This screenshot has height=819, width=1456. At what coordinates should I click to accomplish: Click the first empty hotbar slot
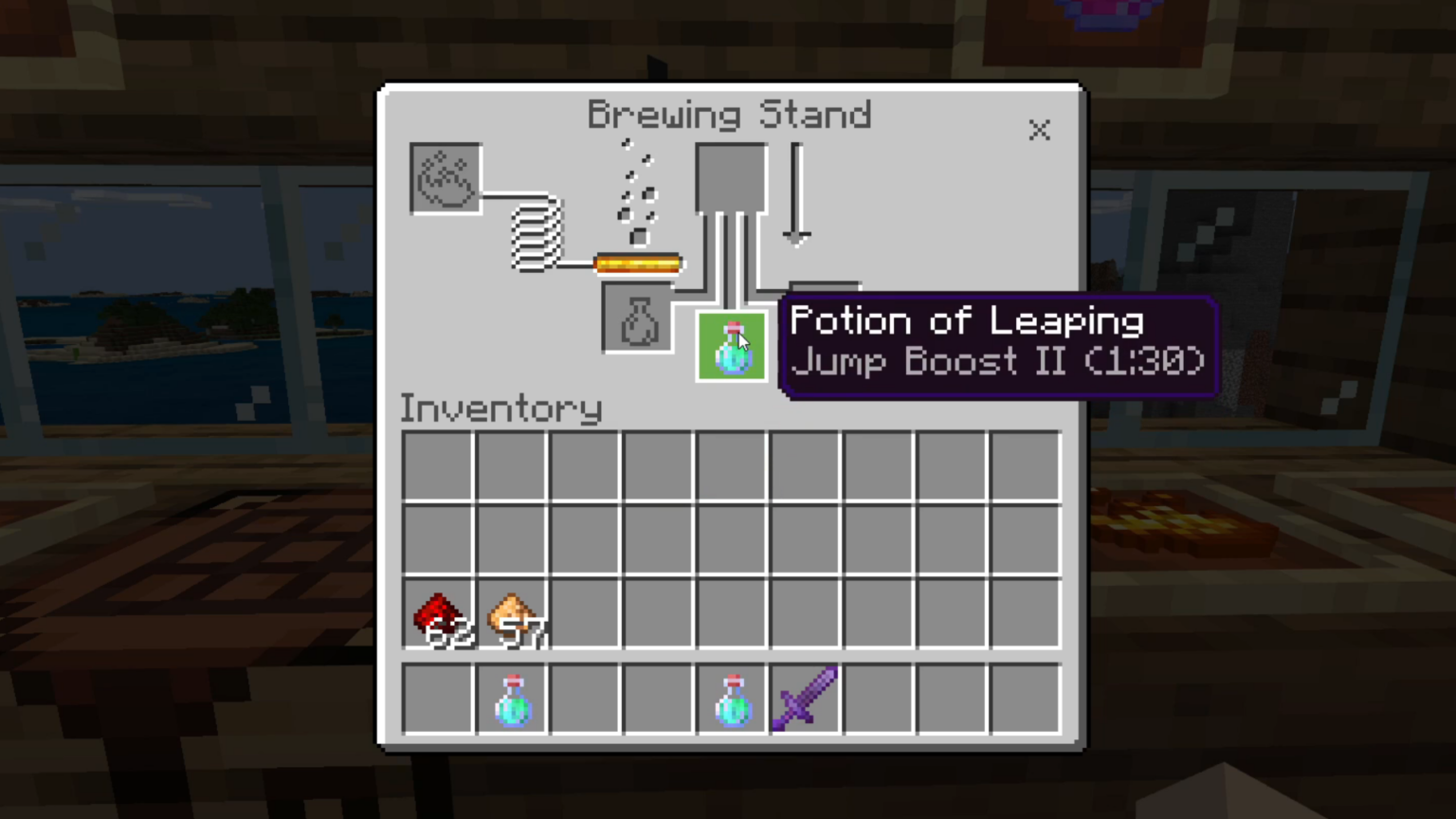pos(439,700)
